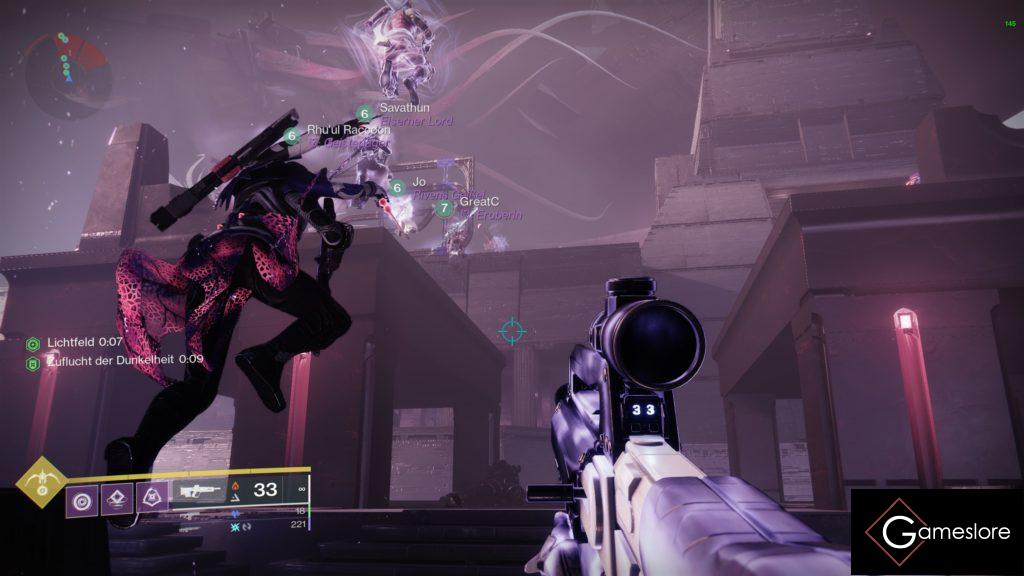The width and height of the screenshot is (1024, 576).
Task: Open the Gameslore watermark logo
Action: [x=936, y=532]
